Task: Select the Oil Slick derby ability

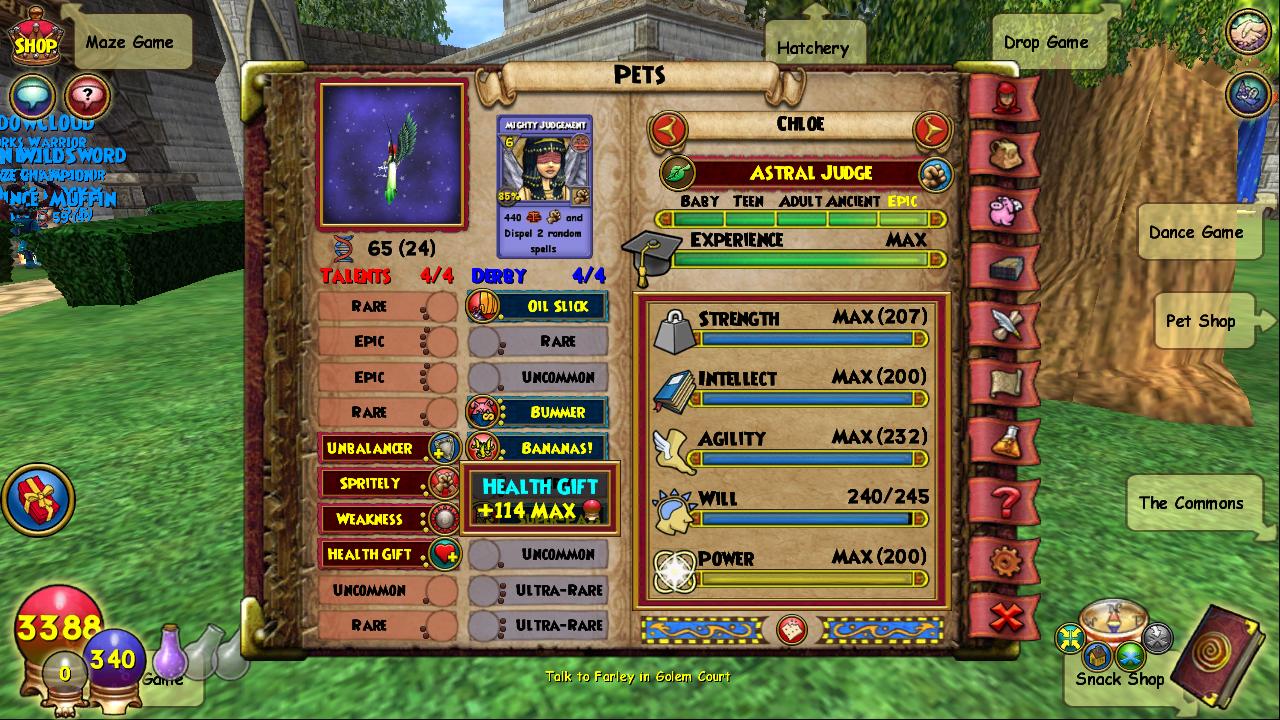Action: (x=540, y=307)
